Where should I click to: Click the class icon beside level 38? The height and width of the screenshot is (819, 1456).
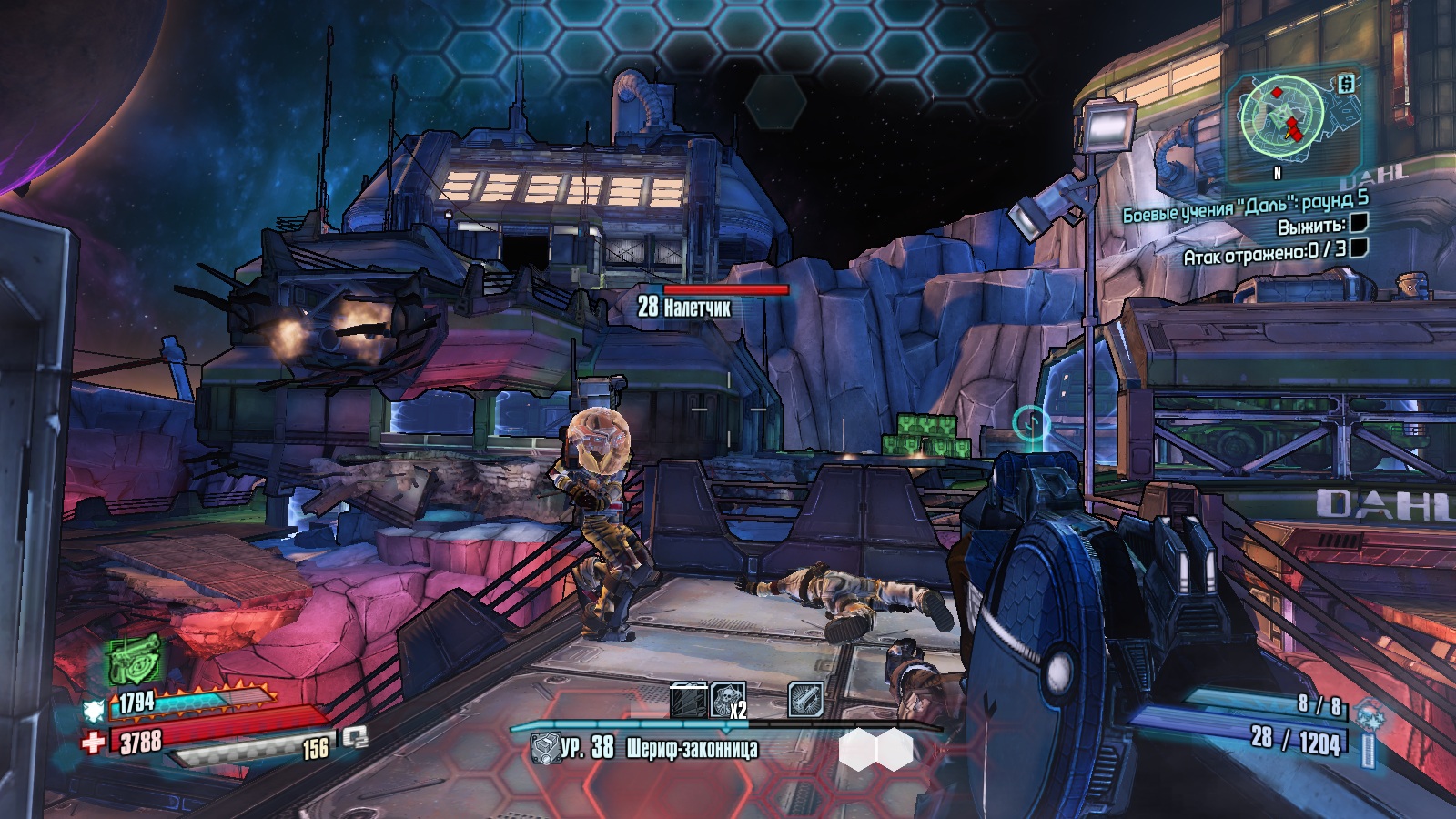coord(544,749)
